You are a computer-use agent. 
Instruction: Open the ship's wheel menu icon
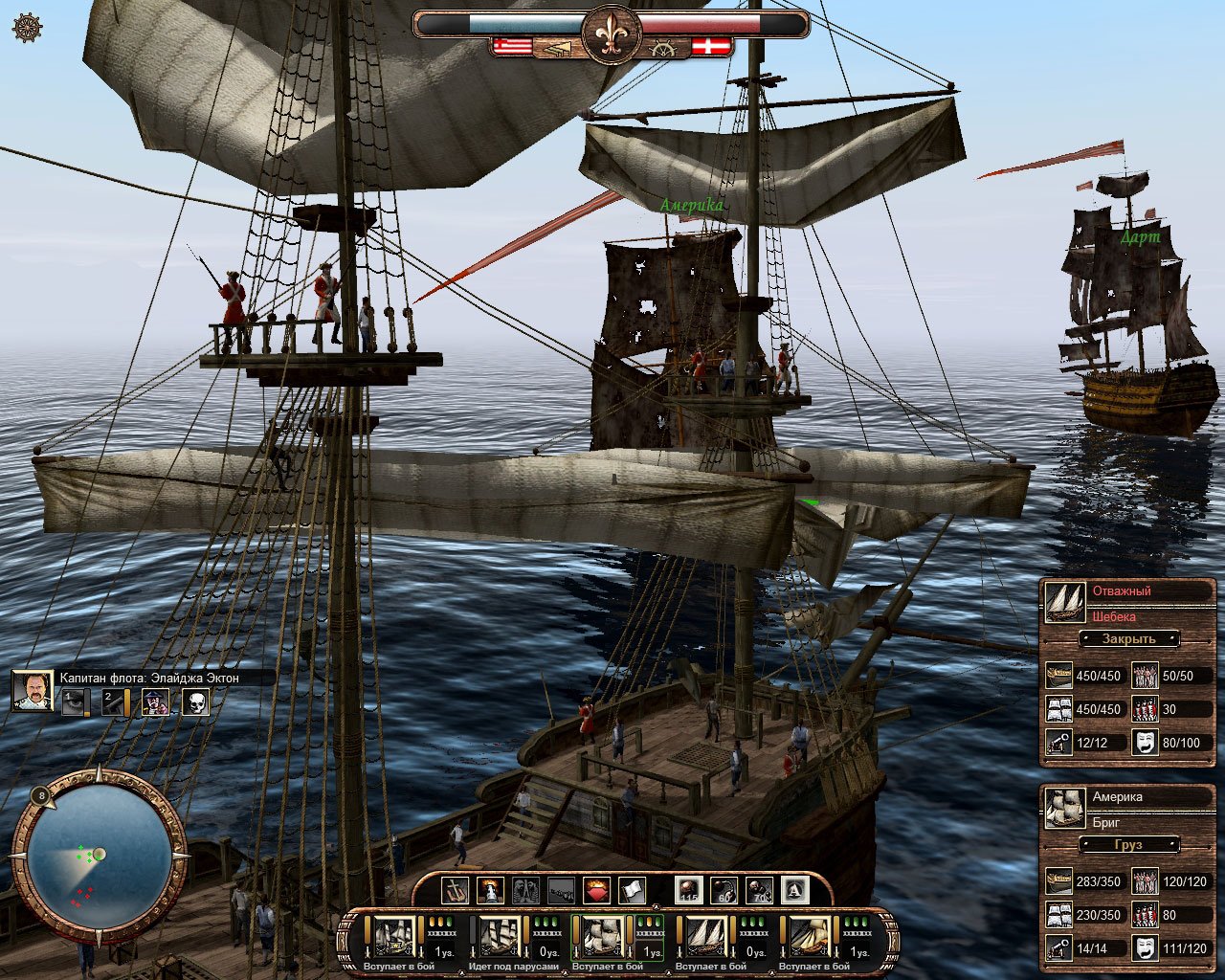(x=26, y=28)
